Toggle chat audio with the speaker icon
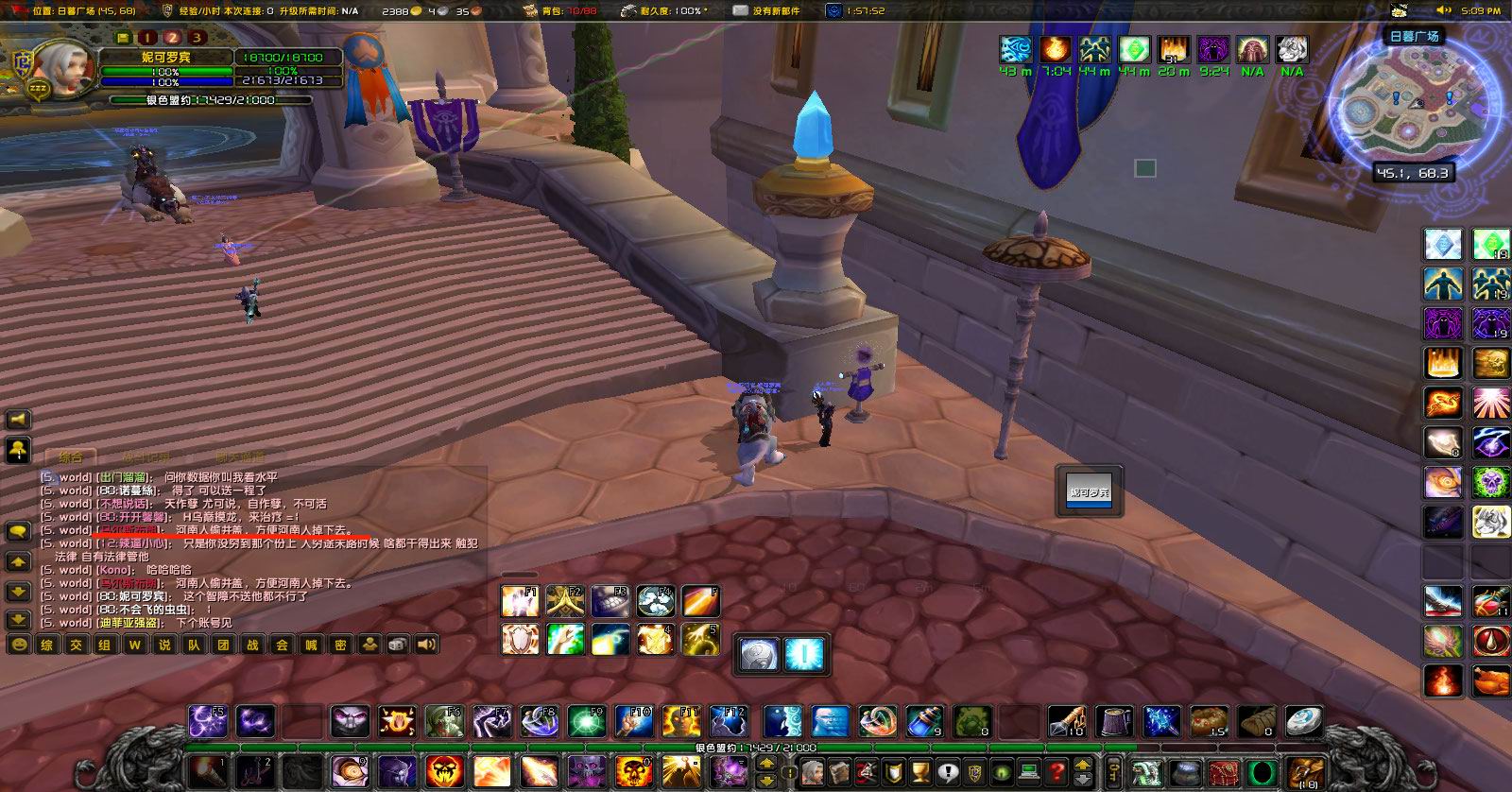The width and height of the screenshot is (1512, 792). pyautogui.click(x=425, y=645)
